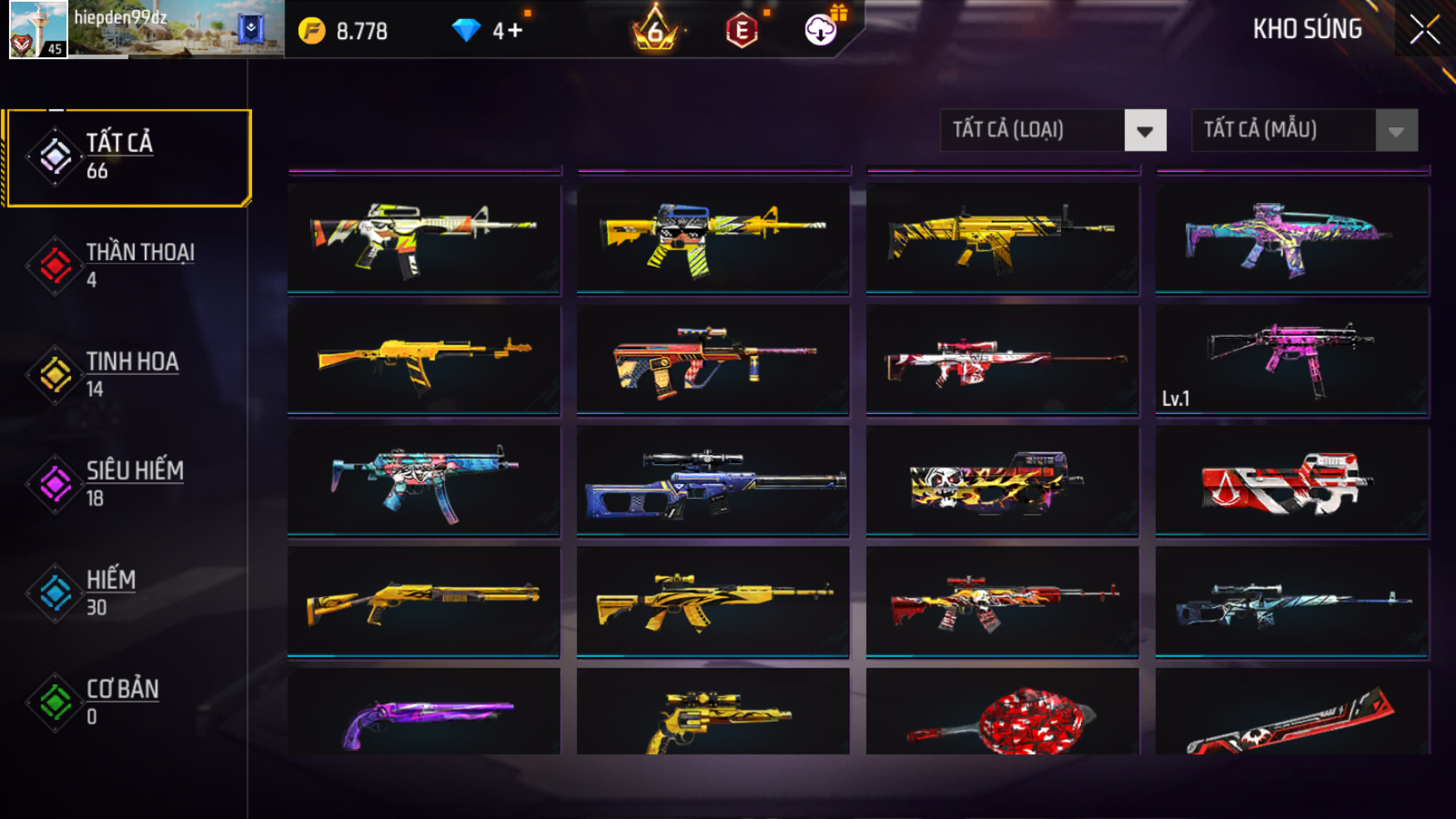Close the Kho Súng weapon vault
Viewport: 1456px width, 819px height.
[x=1424, y=30]
